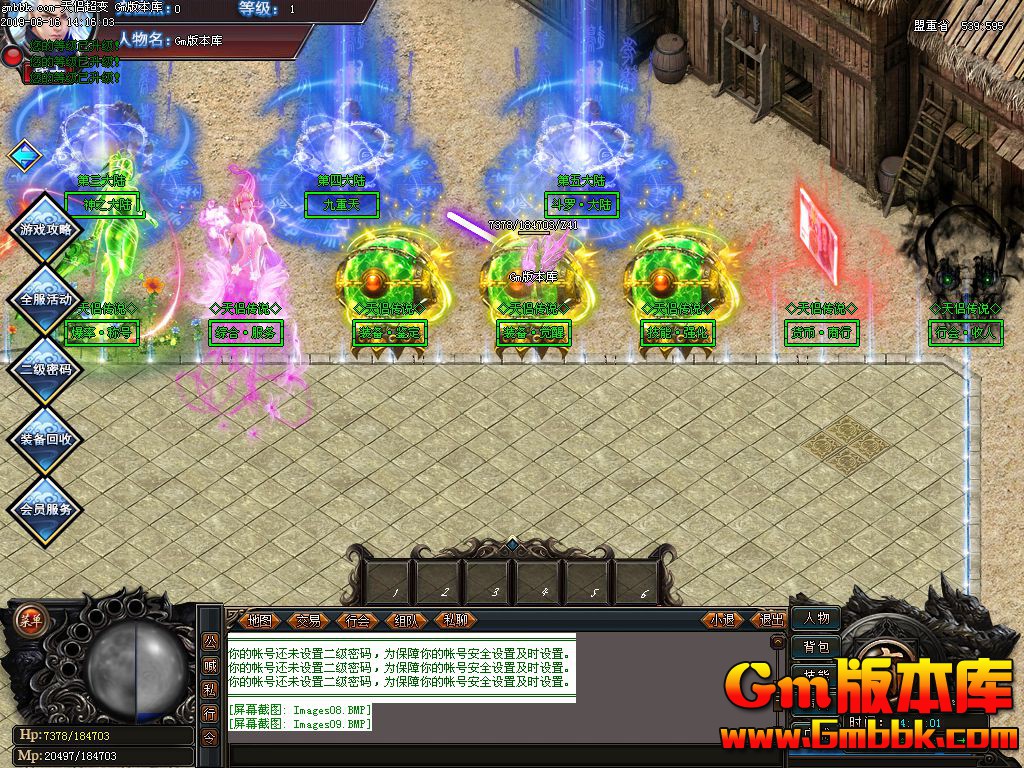Click the 小退 logout-to-character button
The height and width of the screenshot is (768, 1024).
point(722,620)
